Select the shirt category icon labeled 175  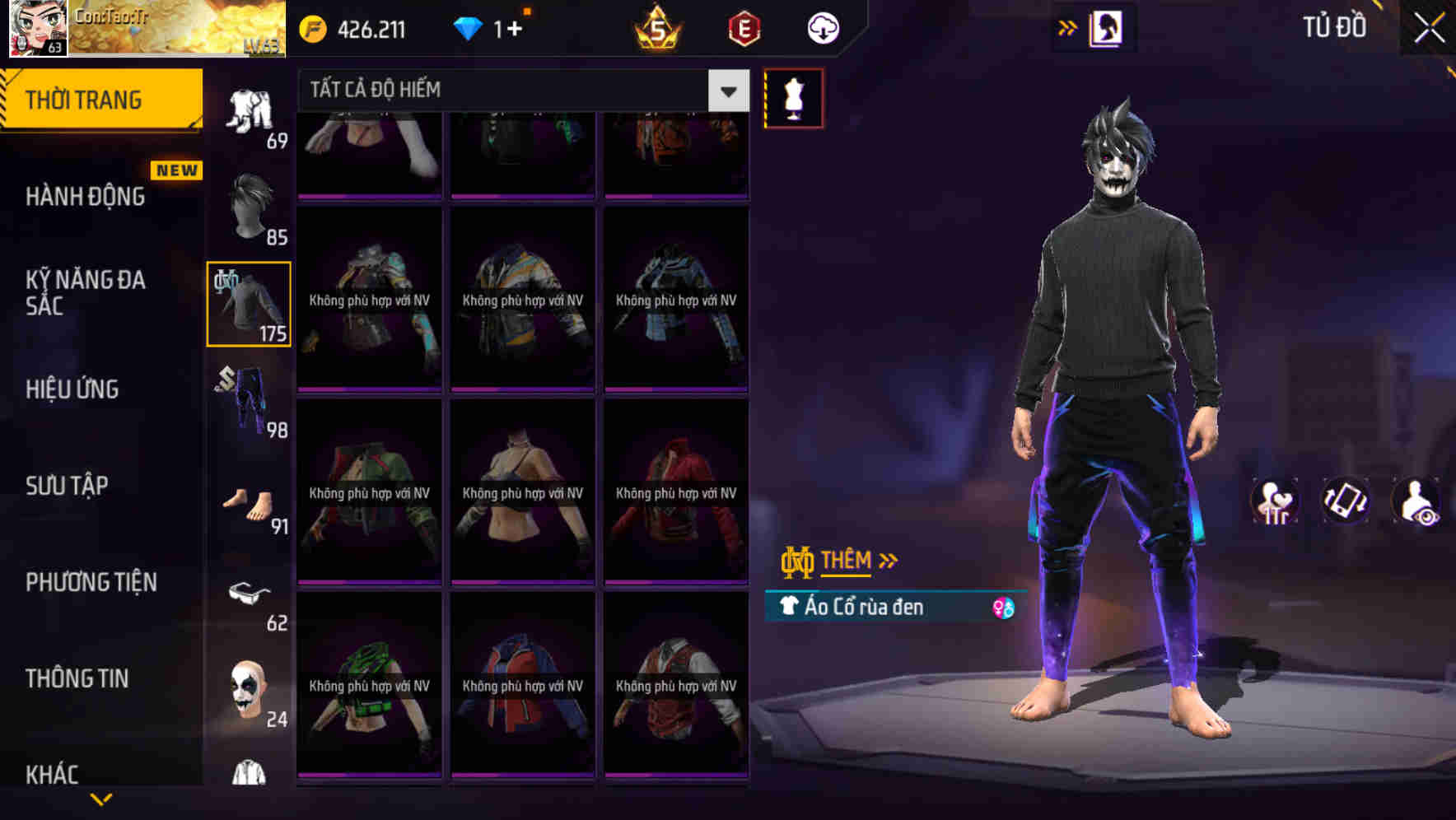[x=247, y=305]
